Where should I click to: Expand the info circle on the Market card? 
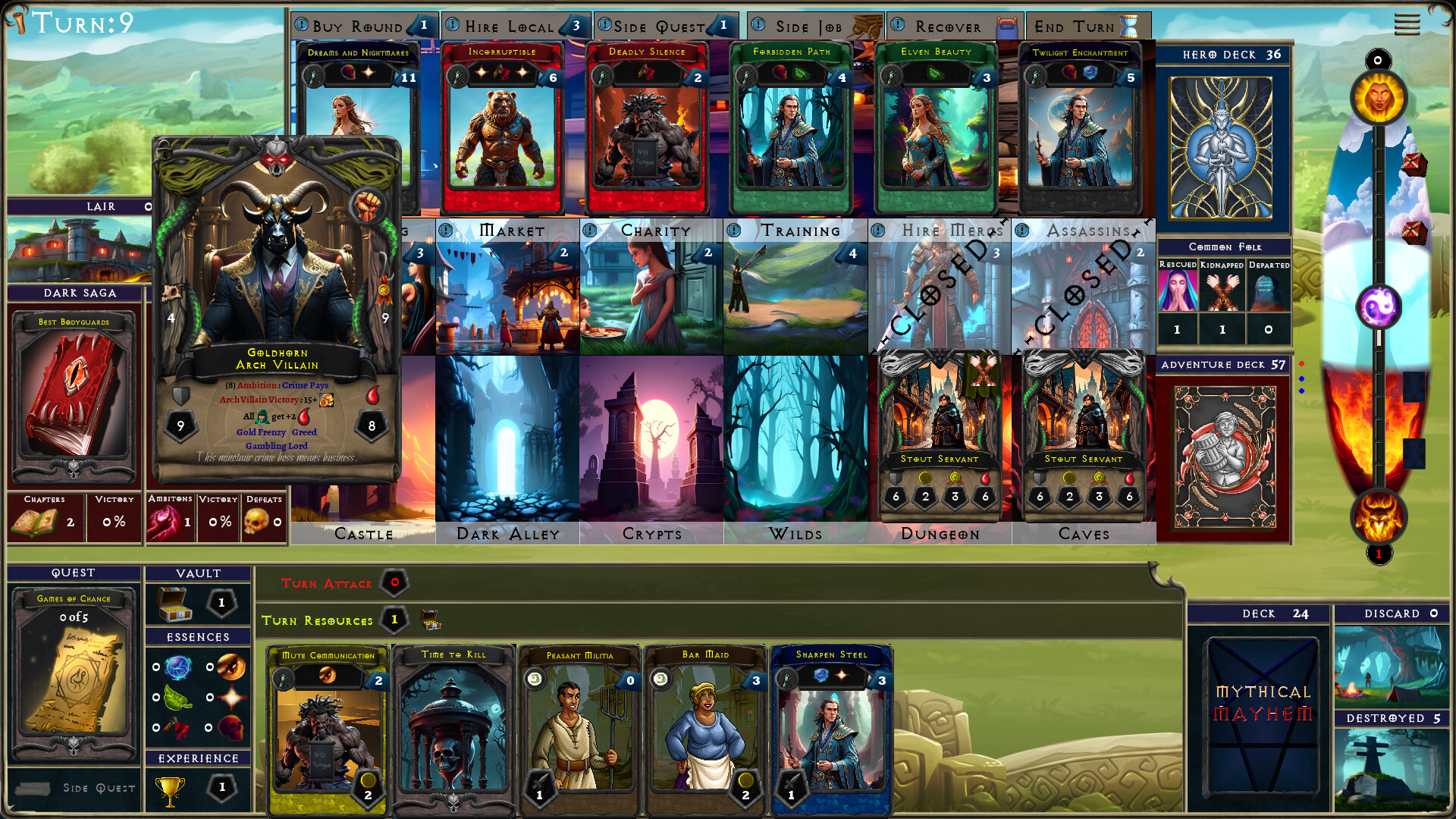click(x=447, y=230)
